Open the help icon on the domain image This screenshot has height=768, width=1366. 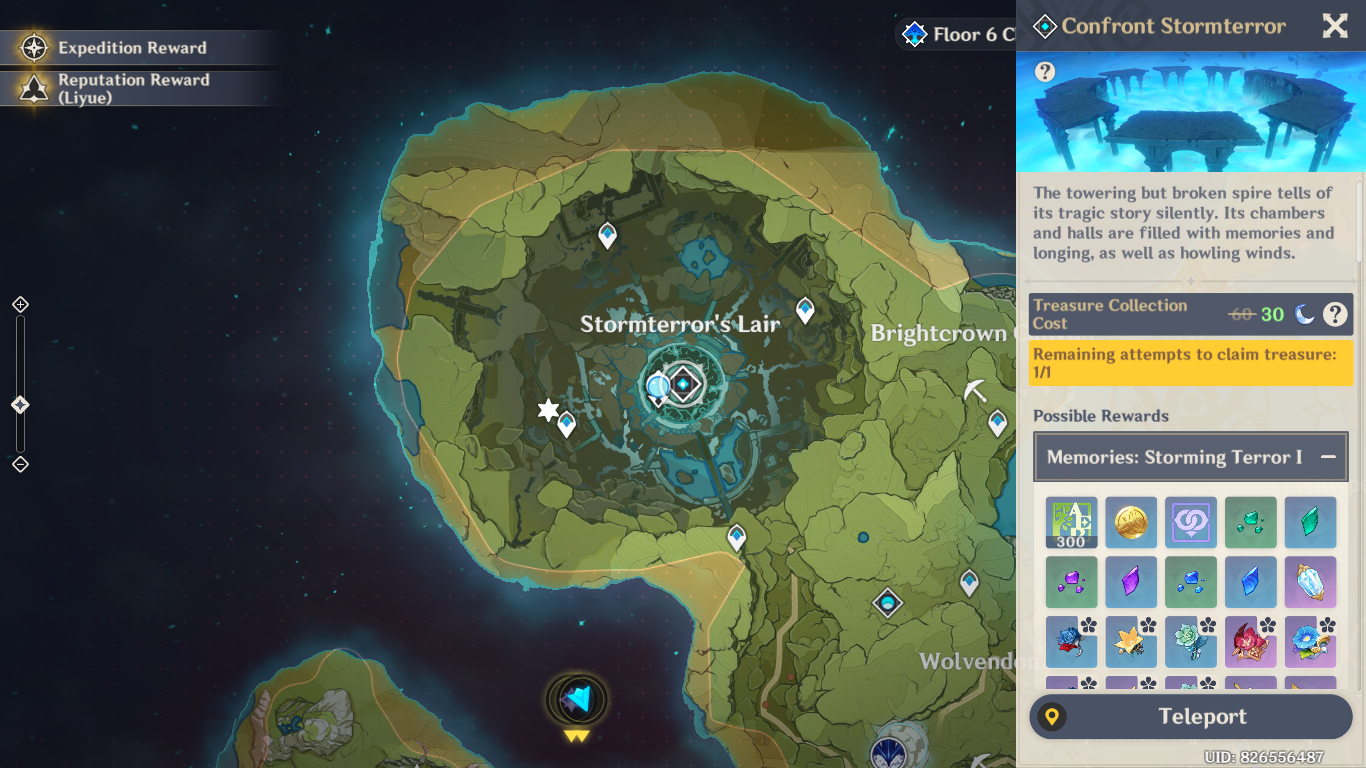coord(1045,72)
